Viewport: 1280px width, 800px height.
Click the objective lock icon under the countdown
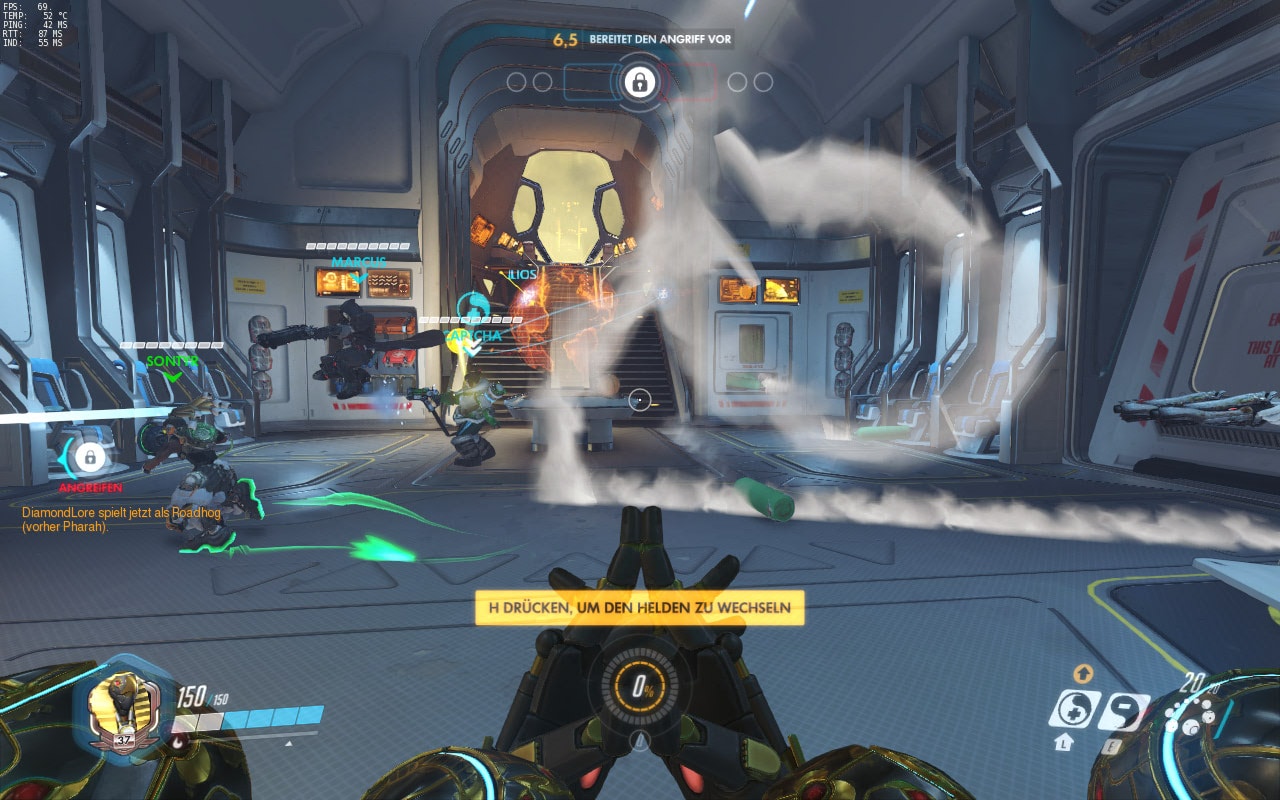click(639, 82)
